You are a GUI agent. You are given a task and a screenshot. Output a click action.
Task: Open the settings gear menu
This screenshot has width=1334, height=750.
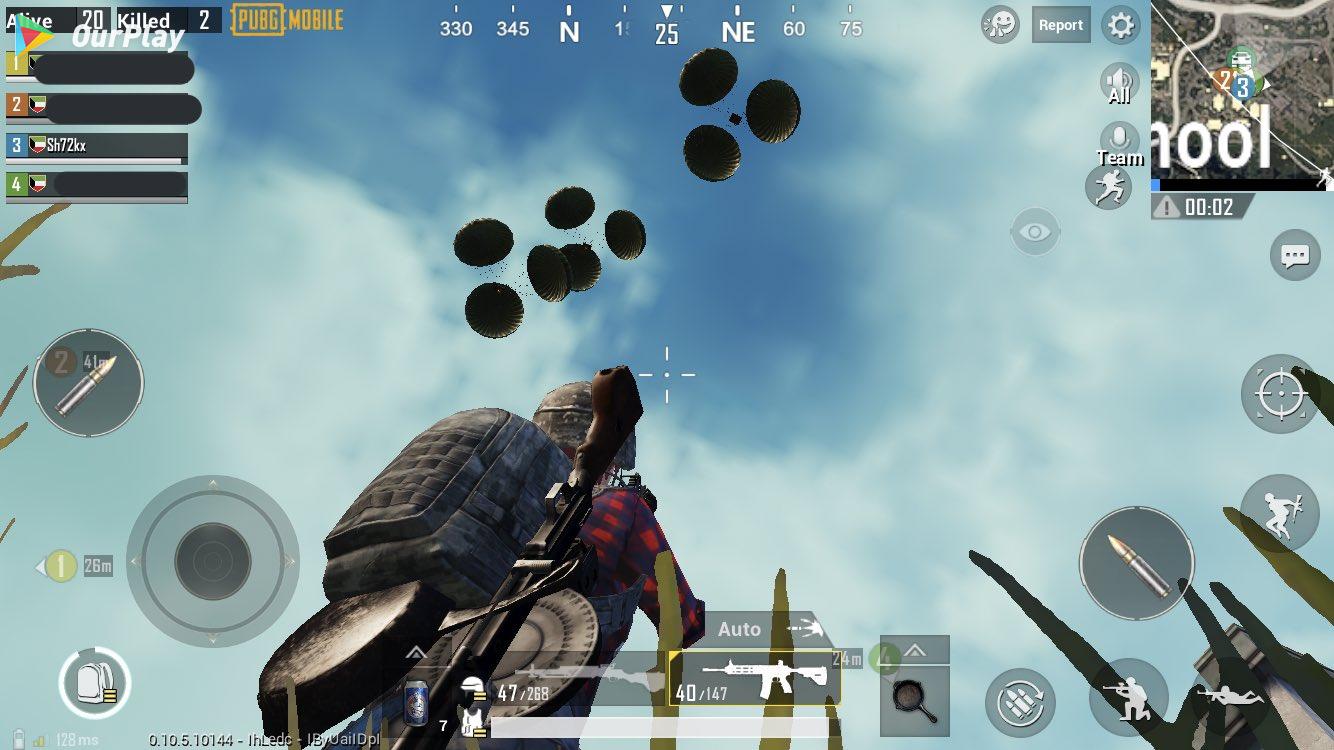1121,26
